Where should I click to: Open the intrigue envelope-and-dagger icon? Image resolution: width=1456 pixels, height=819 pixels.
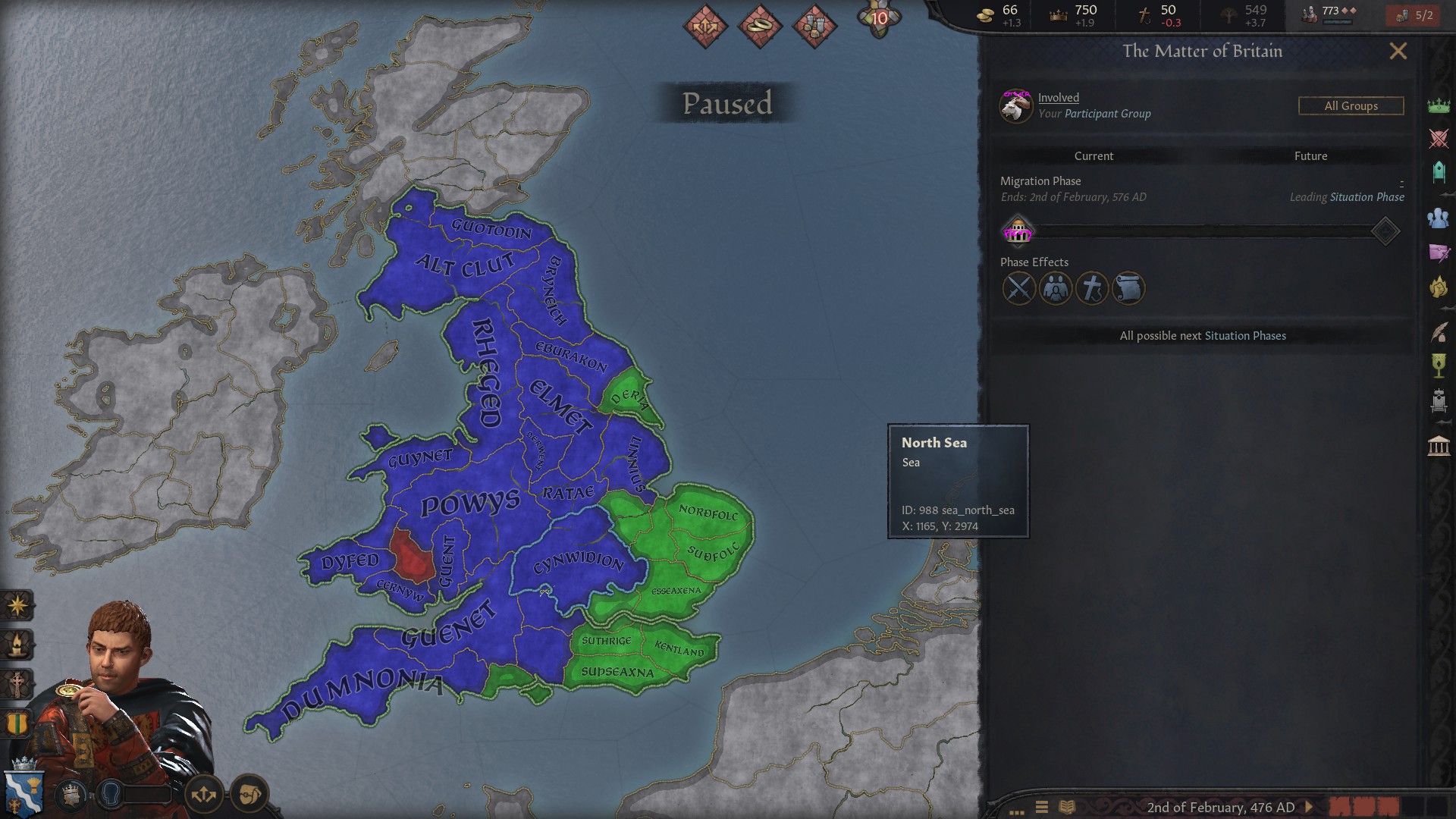click(1439, 251)
